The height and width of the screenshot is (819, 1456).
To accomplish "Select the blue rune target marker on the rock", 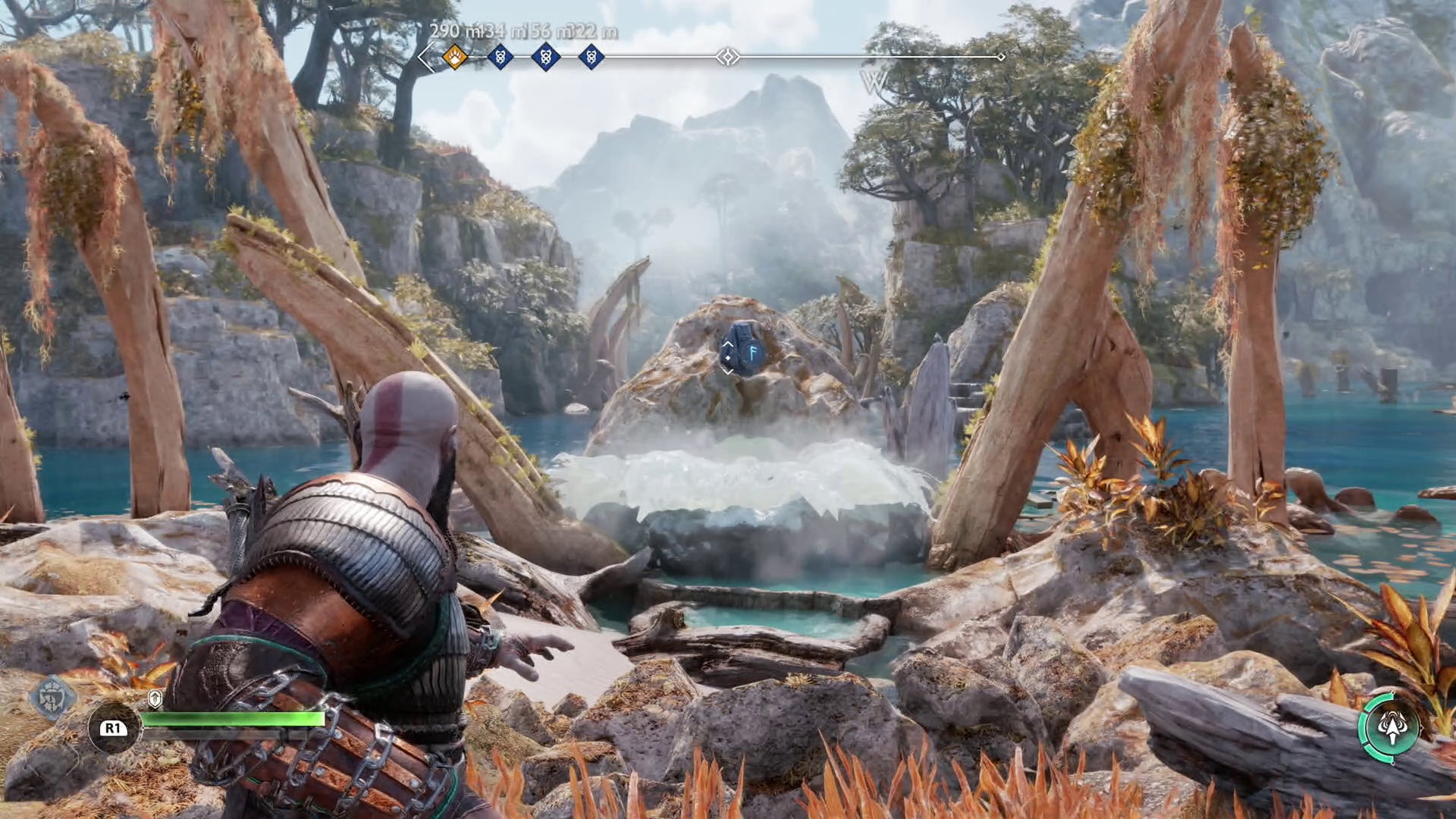I will (x=742, y=350).
